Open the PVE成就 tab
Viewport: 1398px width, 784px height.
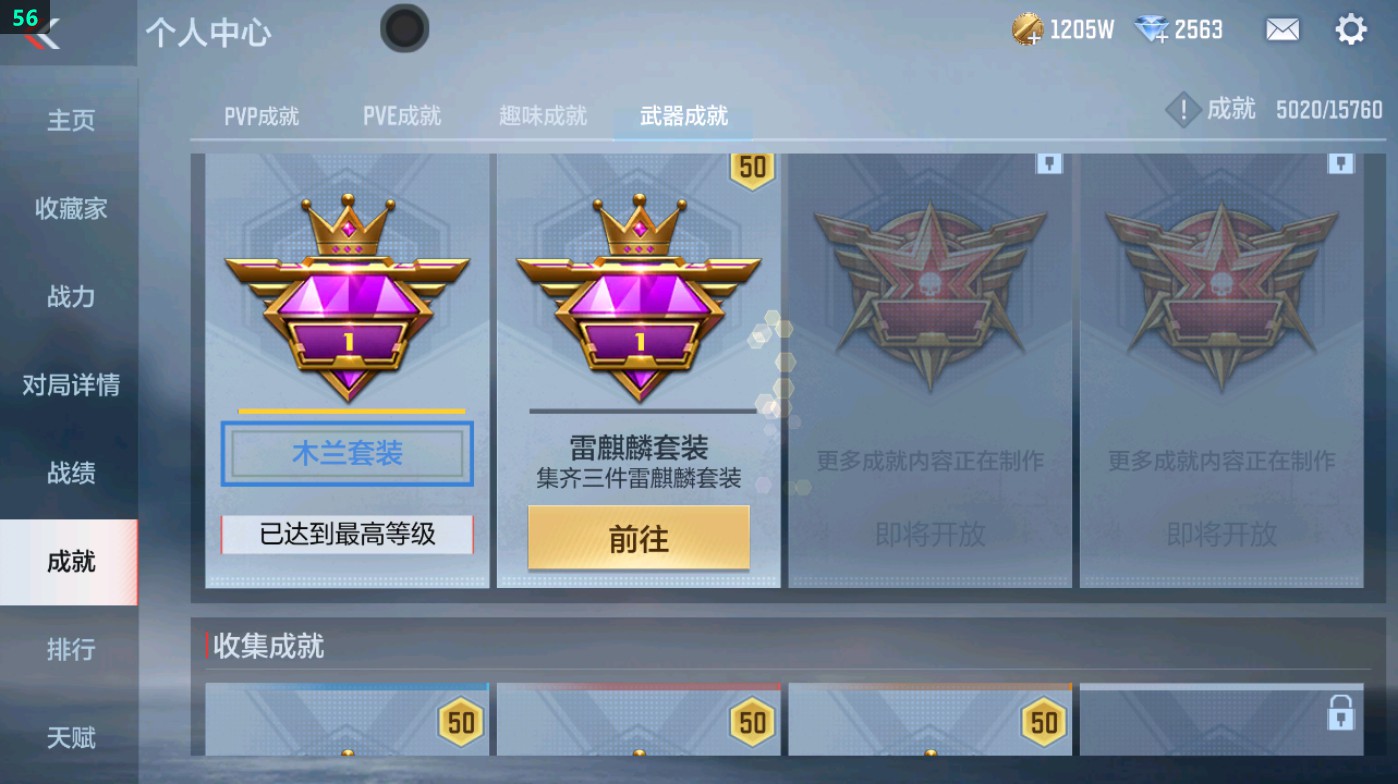[400, 115]
